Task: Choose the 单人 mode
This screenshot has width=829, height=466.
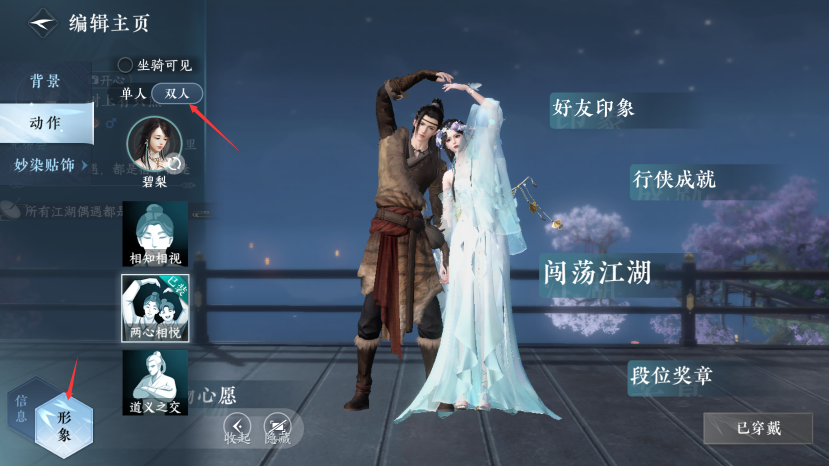Action: click(133, 93)
